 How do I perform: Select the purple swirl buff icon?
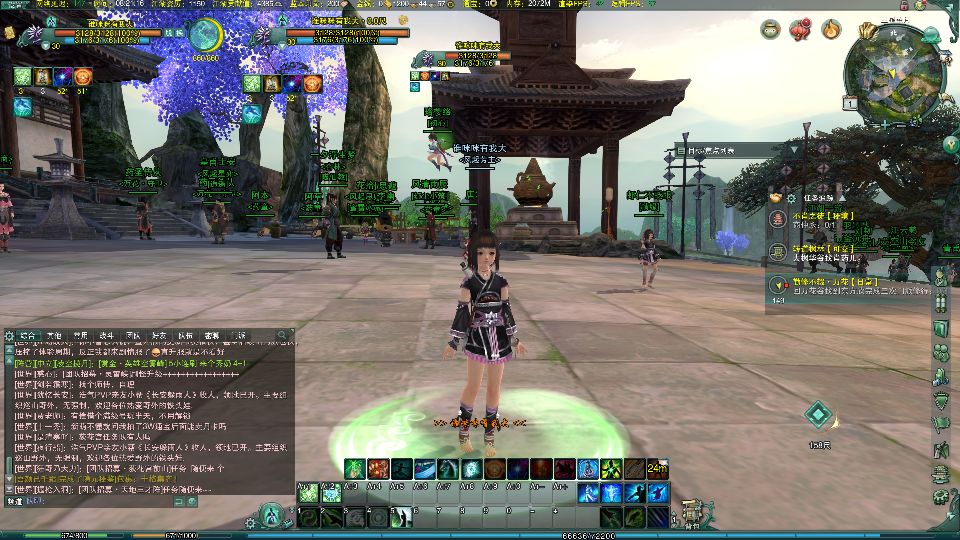[x=62, y=77]
